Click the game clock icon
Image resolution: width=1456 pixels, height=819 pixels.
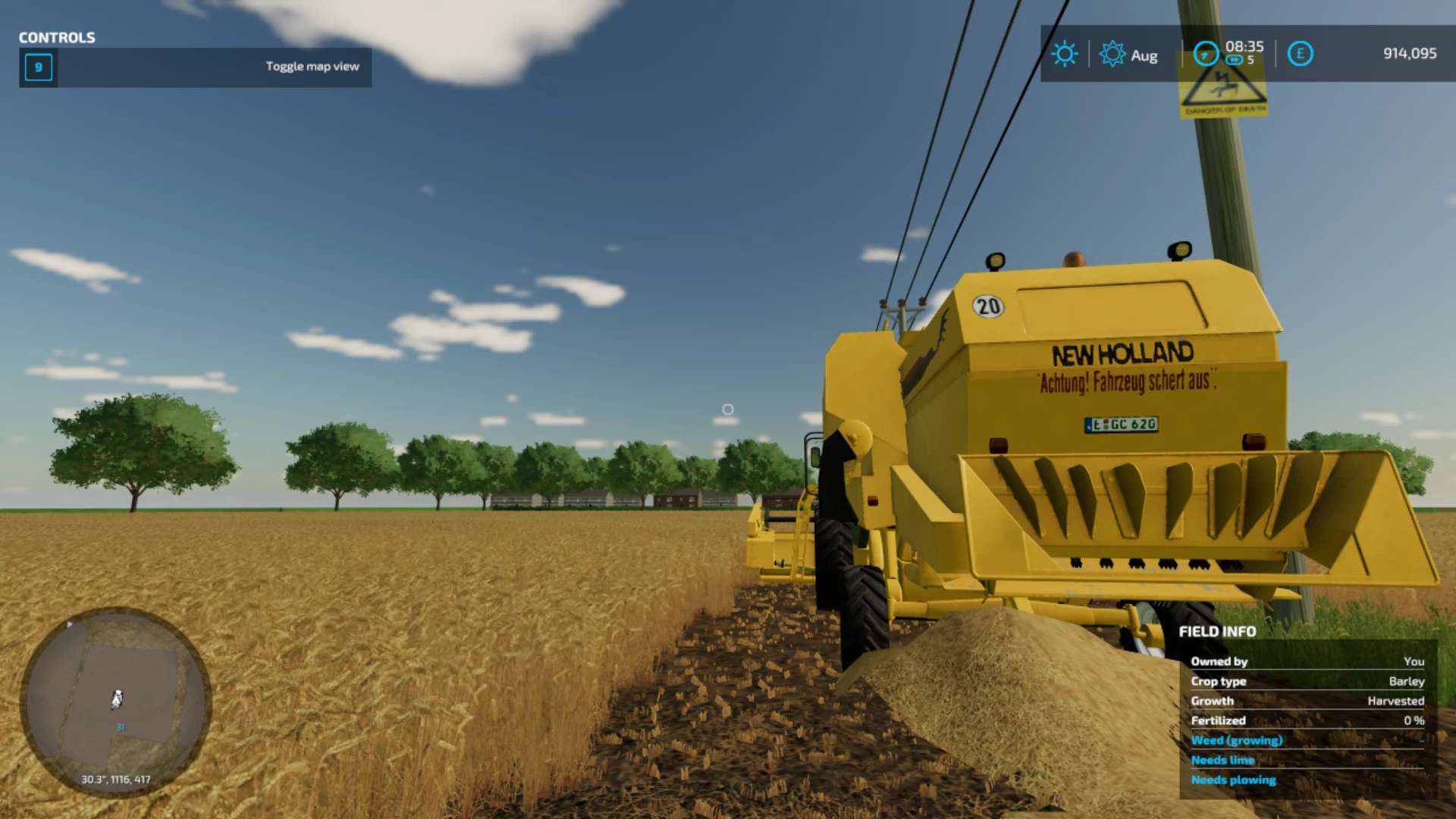[1205, 54]
